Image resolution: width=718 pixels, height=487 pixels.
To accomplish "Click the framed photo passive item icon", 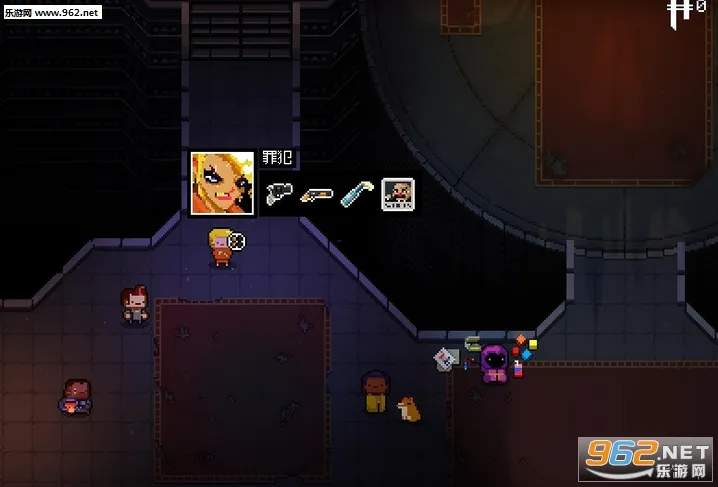I will (397, 194).
